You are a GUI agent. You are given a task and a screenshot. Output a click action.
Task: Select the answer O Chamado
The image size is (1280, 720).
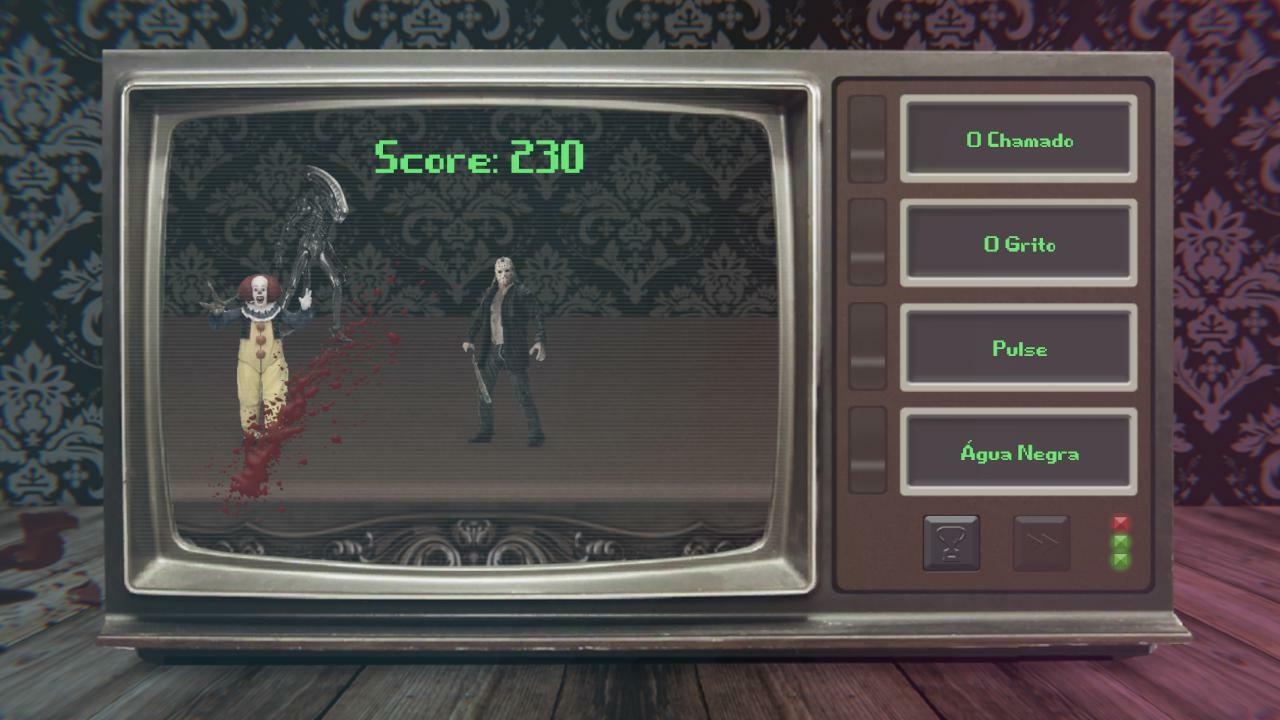tap(1018, 140)
